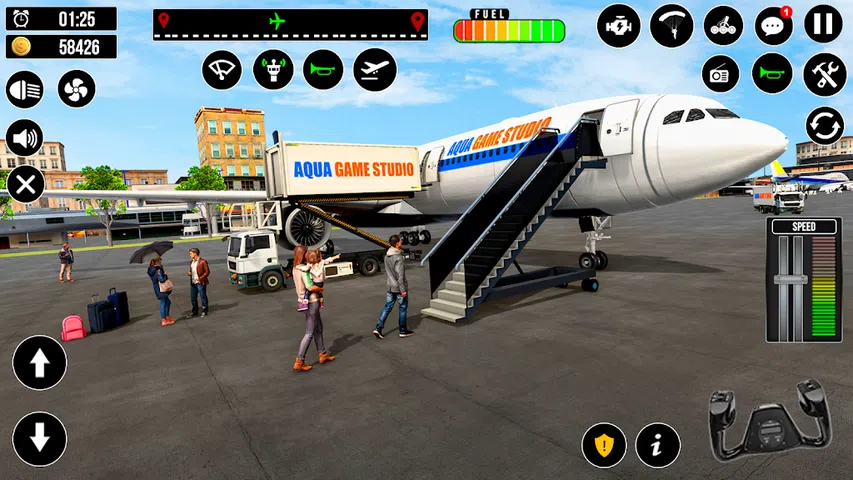Tap the parachute icon
853x480 pixels.
pos(671,25)
